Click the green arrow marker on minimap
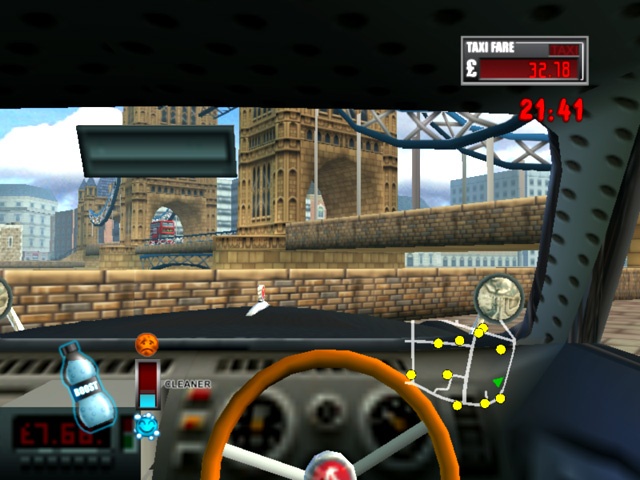 (497, 382)
